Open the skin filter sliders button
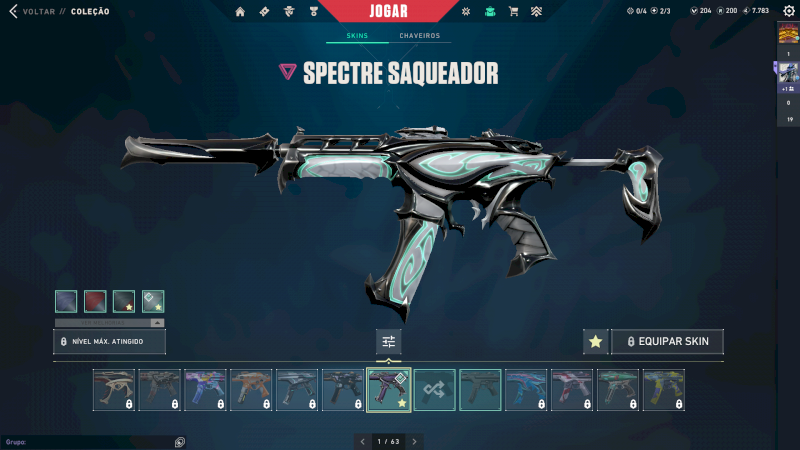Screen dimensions: 800x450 (389, 342)
